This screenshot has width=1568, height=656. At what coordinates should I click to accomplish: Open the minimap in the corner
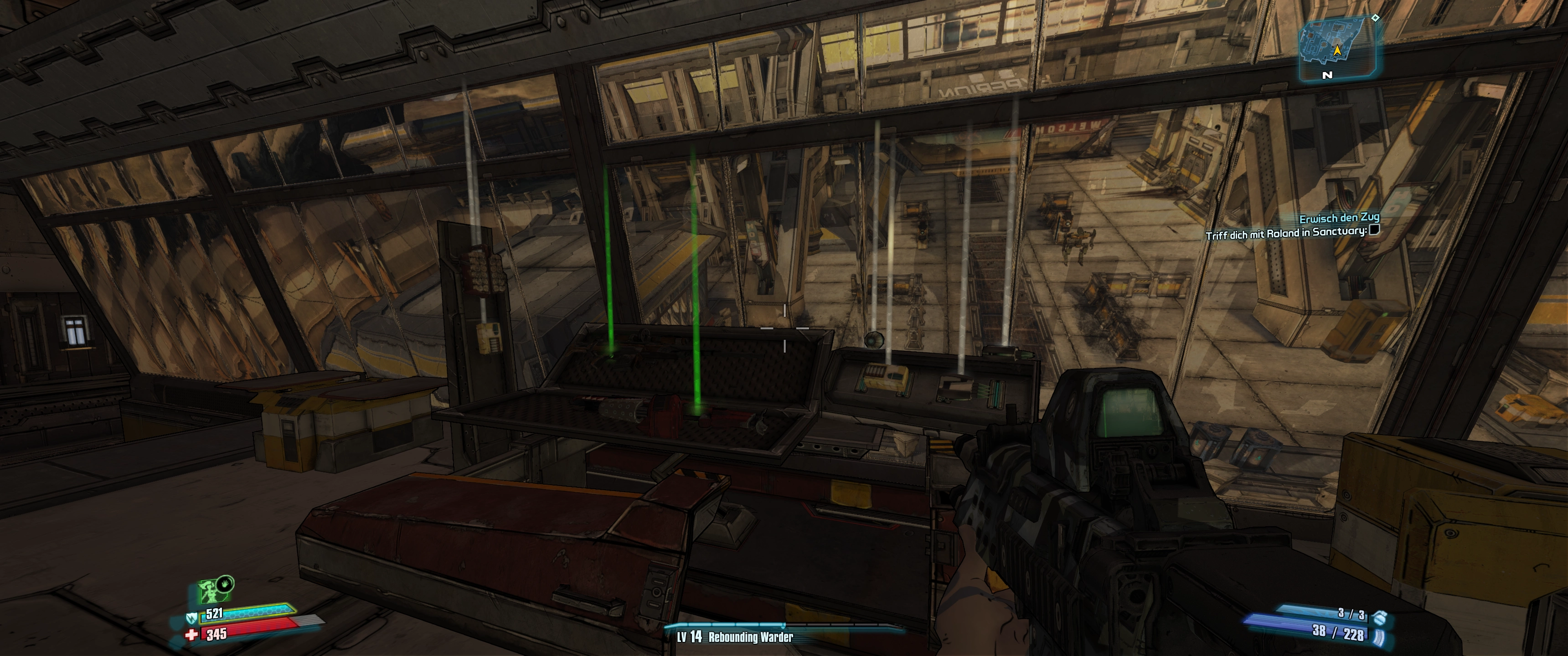tap(1337, 49)
